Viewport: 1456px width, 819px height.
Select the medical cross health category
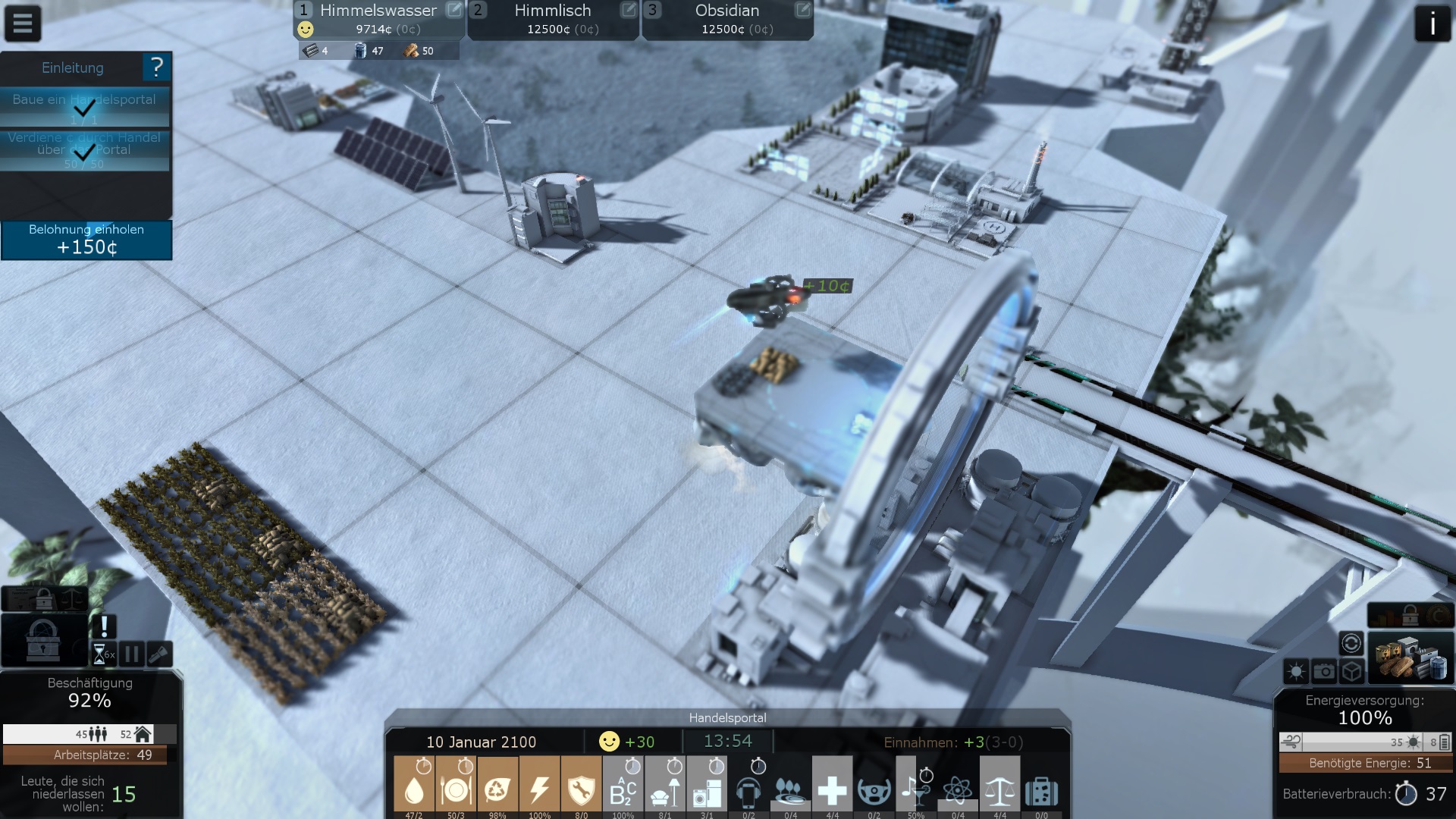point(832,786)
